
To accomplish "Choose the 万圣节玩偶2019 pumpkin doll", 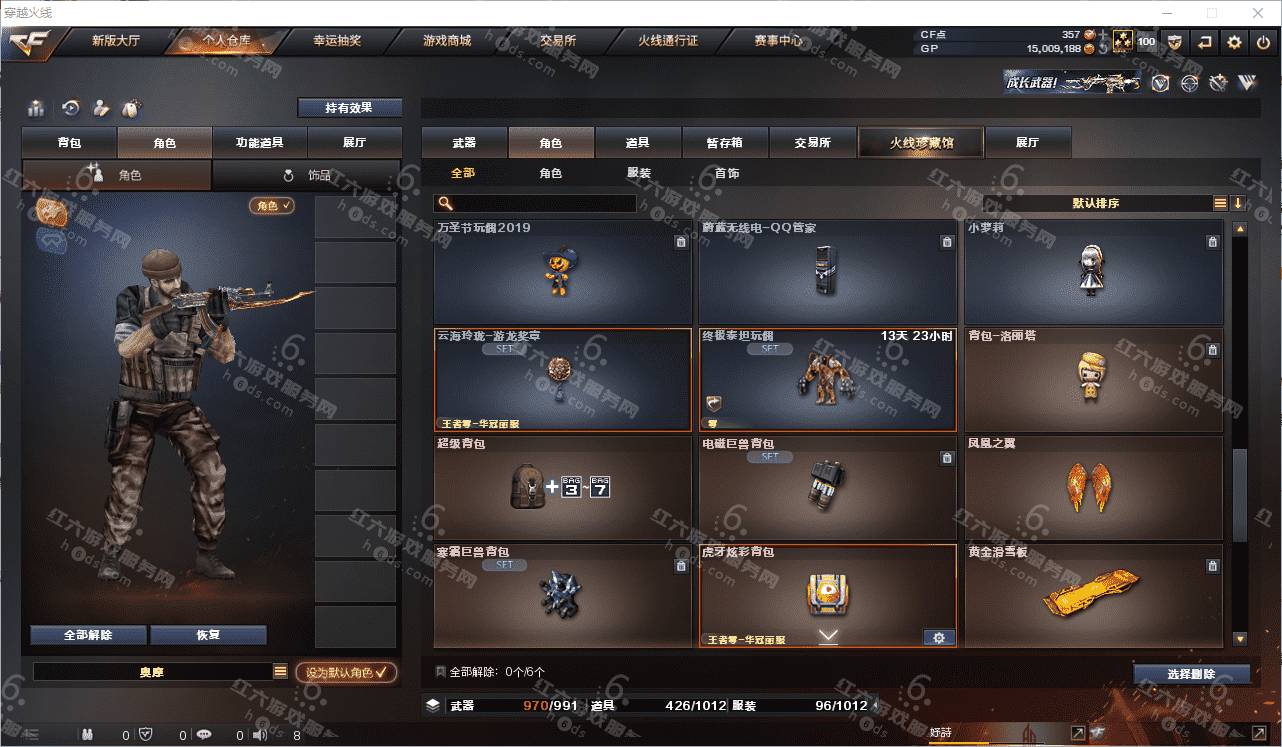I will (562, 272).
